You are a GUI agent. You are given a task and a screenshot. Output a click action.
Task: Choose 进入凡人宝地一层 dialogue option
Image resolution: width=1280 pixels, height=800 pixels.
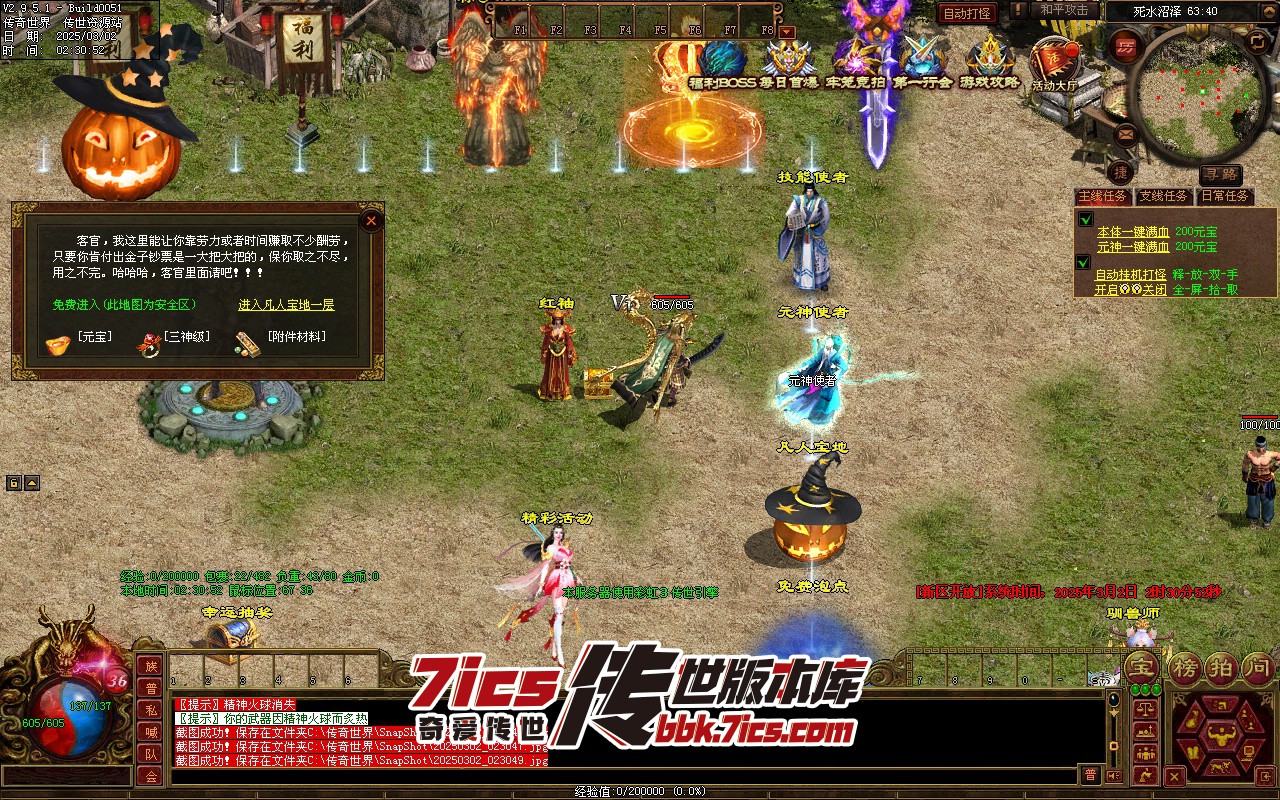(x=286, y=305)
